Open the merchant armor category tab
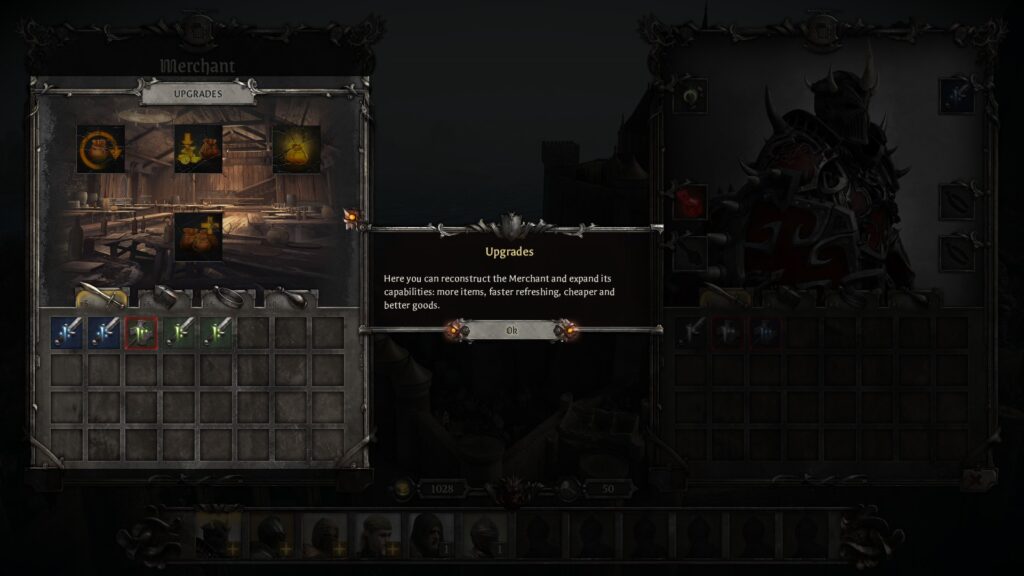The image size is (1024, 576). (165, 296)
